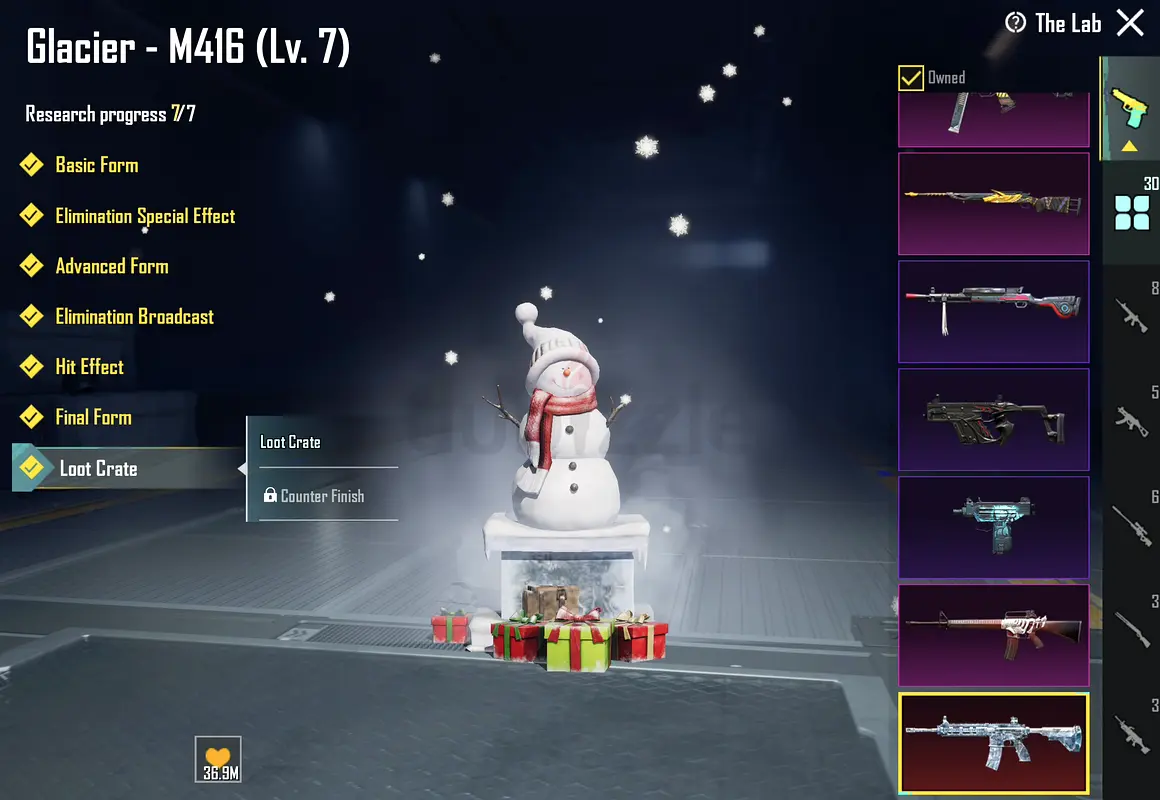This screenshot has height=800, width=1160.
Task: Switch to the yellow pistol category tab
Action: [1131, 108]
